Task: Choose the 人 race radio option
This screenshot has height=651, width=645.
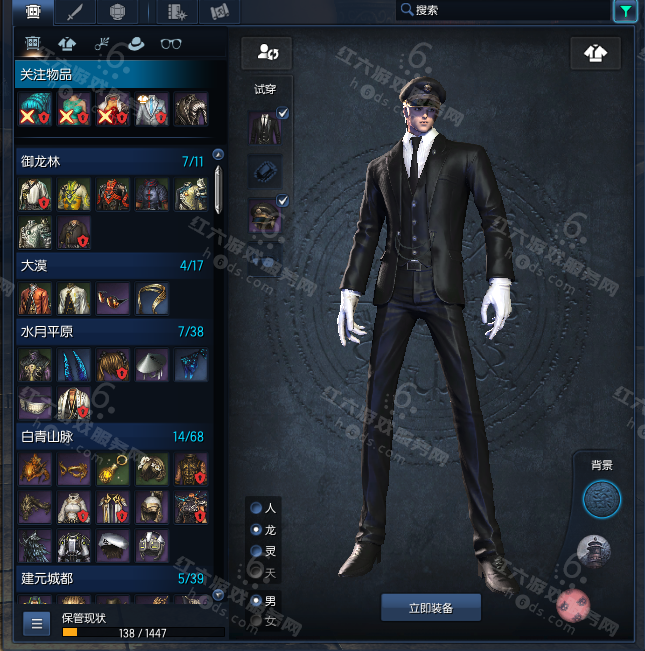Action: point(257,508)
